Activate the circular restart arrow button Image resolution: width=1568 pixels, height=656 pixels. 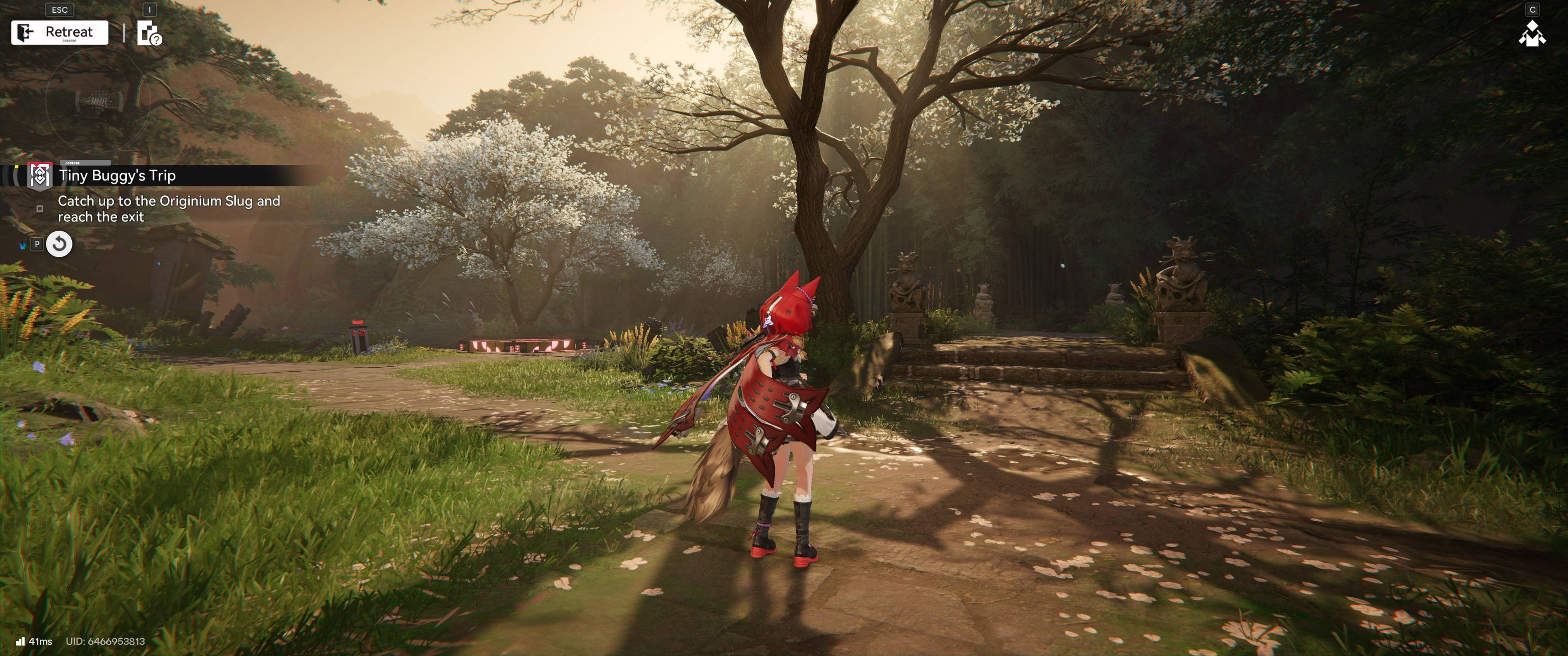click(59, 245)
